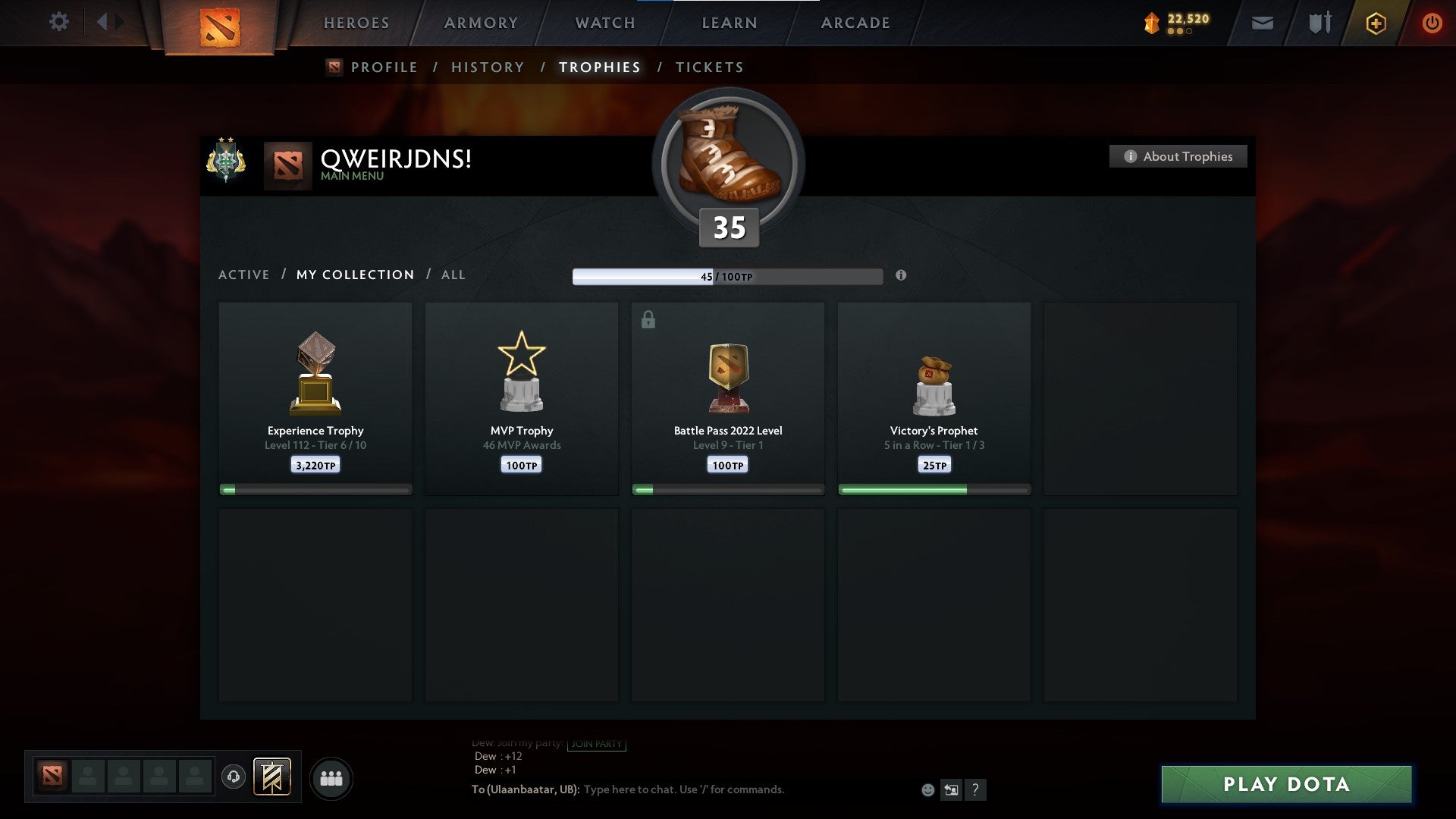Viewport: 1456px width, 819px height.
Task: Open Dota Plus with the gold hexagon icon
Action: pos(1376,24)
